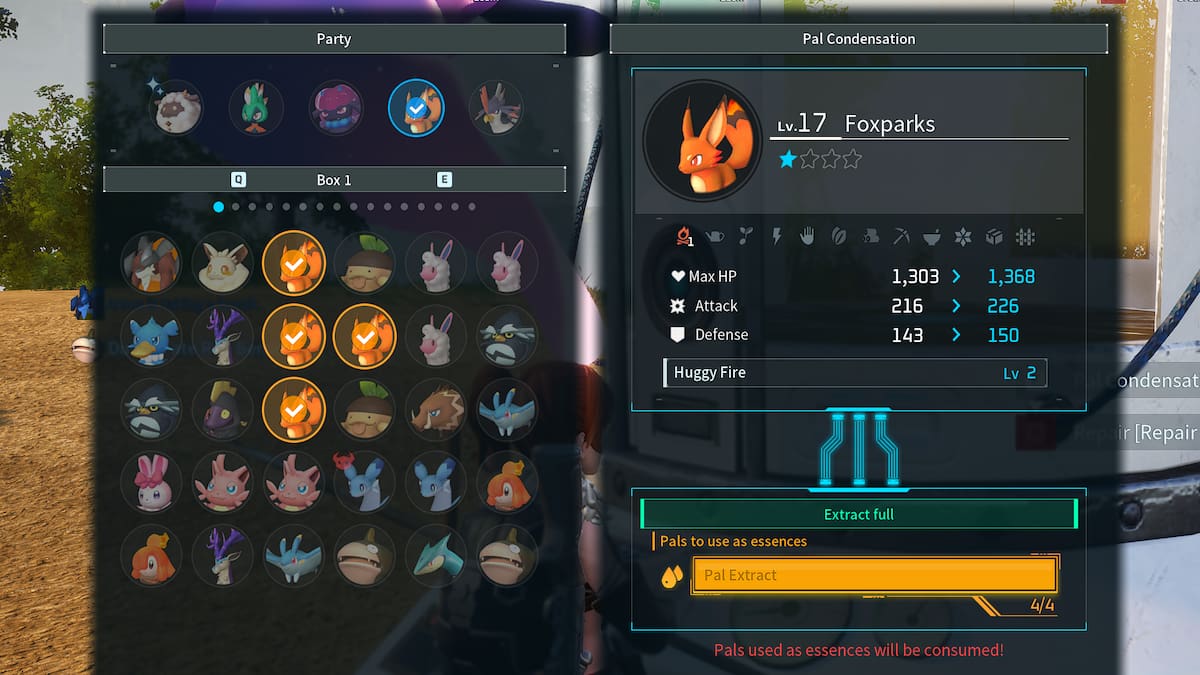This screenshot has height=675, width=1200.
Task: Switch to the second box page dot
Action: point(236,207)
